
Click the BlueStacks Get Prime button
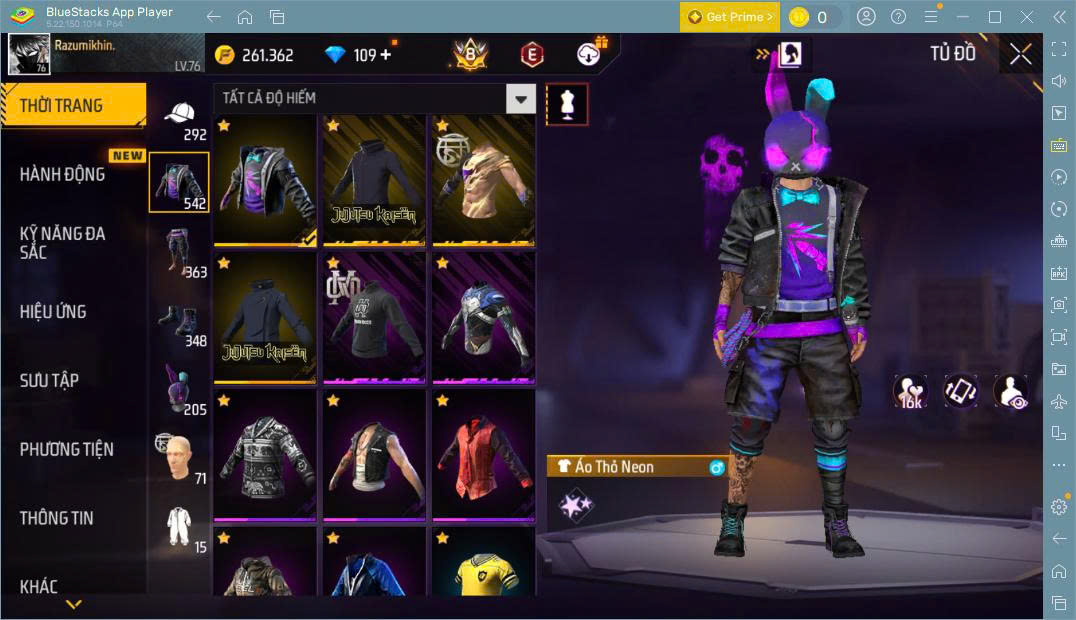pos(730,17)
